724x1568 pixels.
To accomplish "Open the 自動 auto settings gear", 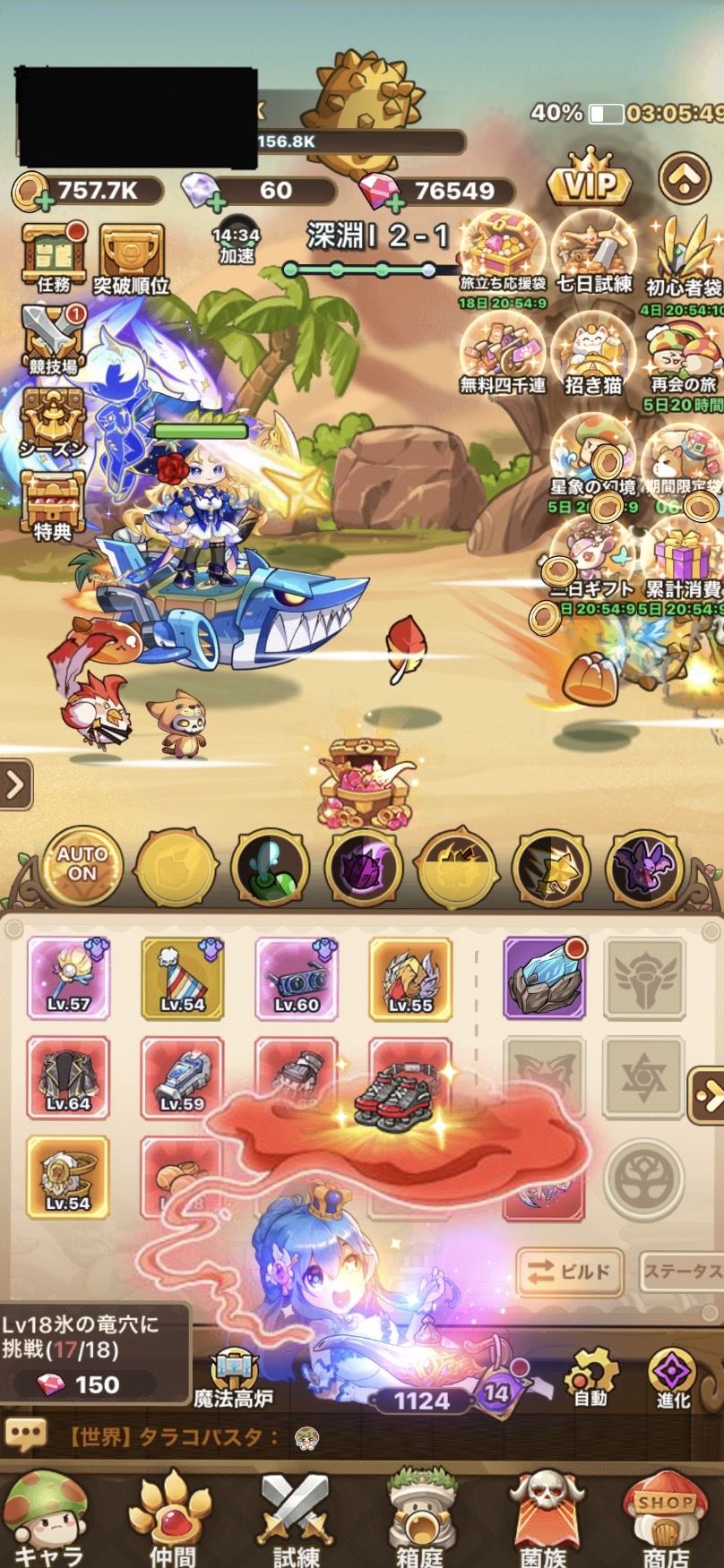I will (x=590, y=1378).
